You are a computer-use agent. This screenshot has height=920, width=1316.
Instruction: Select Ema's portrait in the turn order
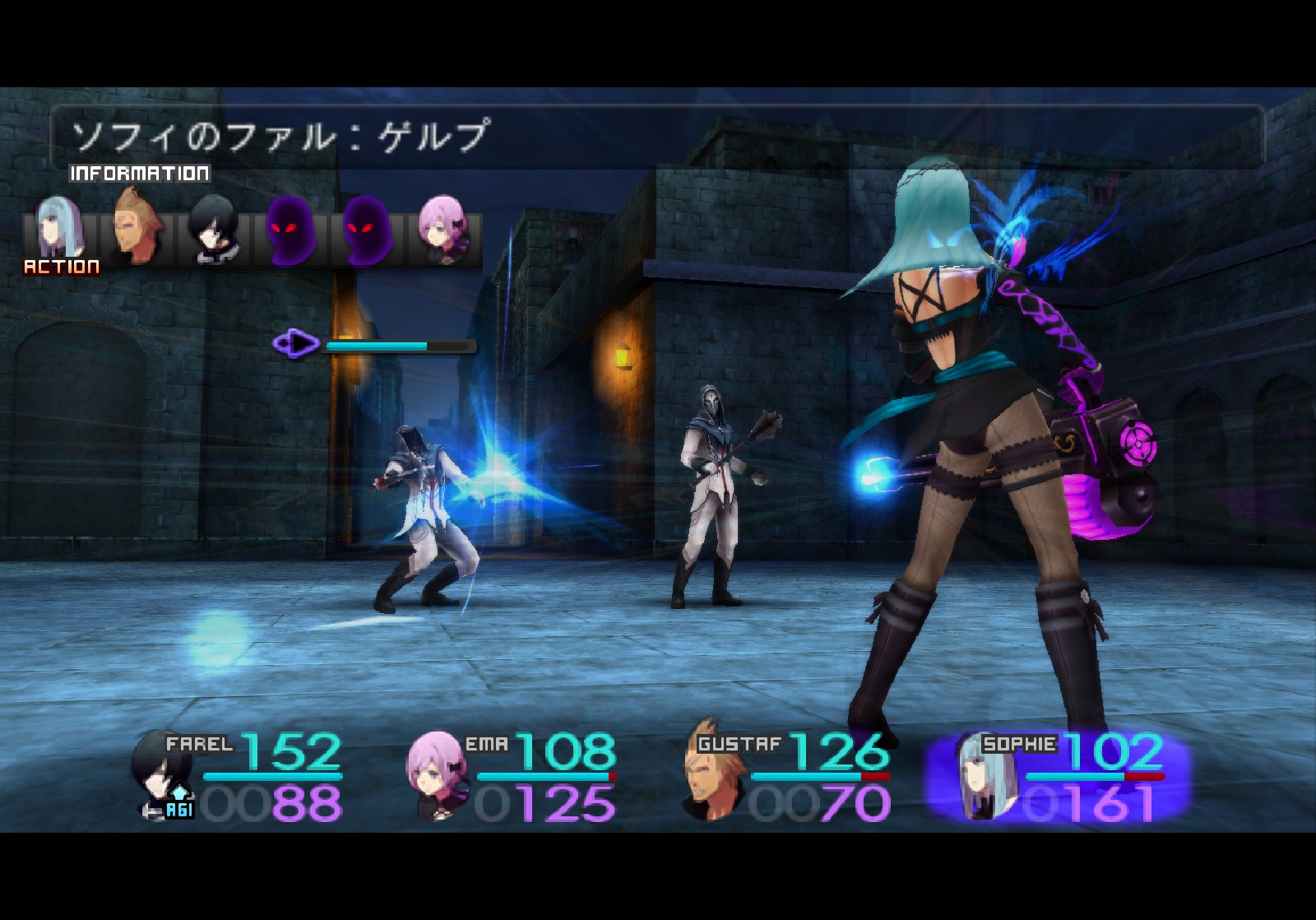coord(444,229)
